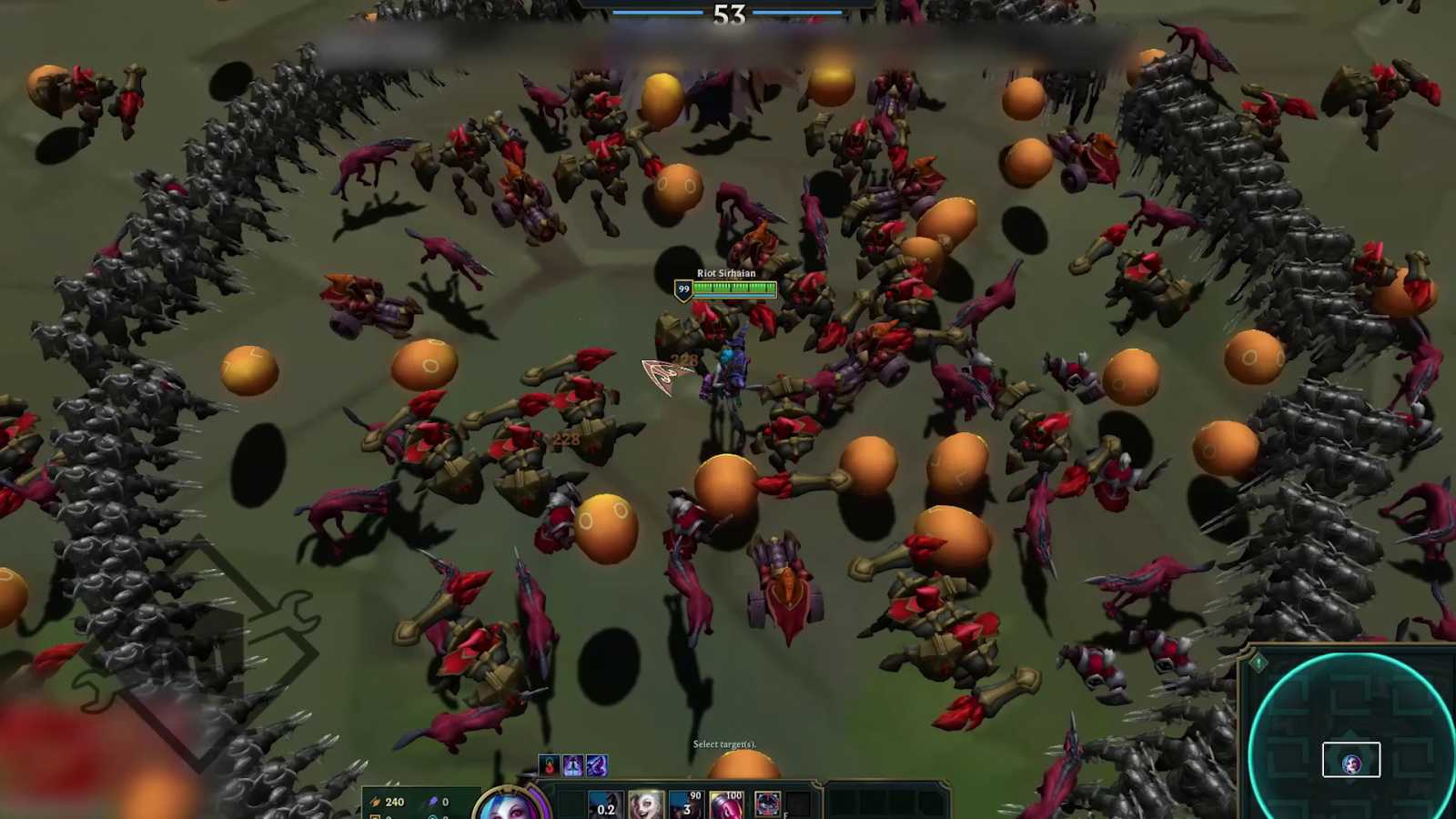Click the red anvil buff icon above the HUD
1456x819 pixels.
[x=548, y=765]
